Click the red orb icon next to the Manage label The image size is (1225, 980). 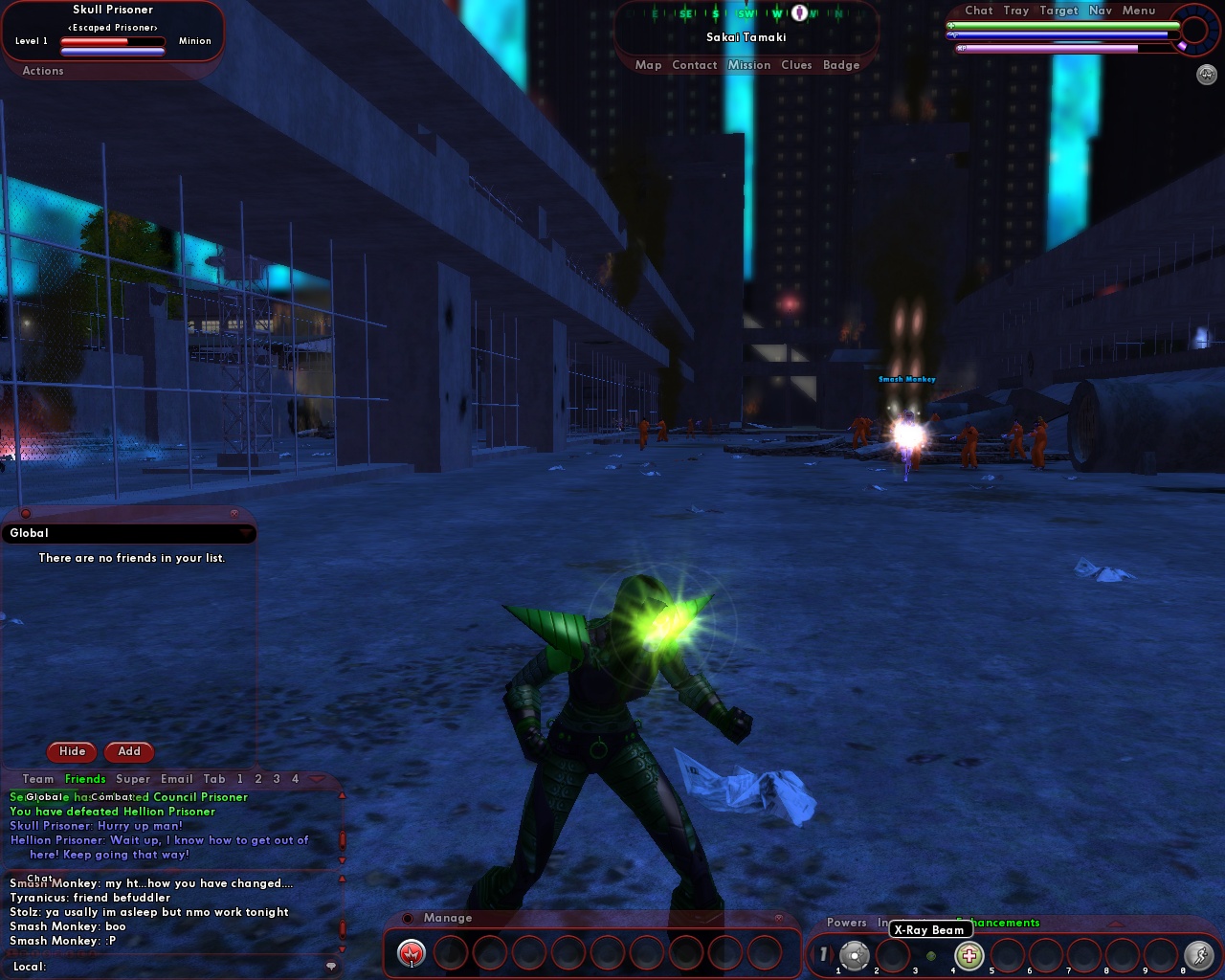pos(407,918)
